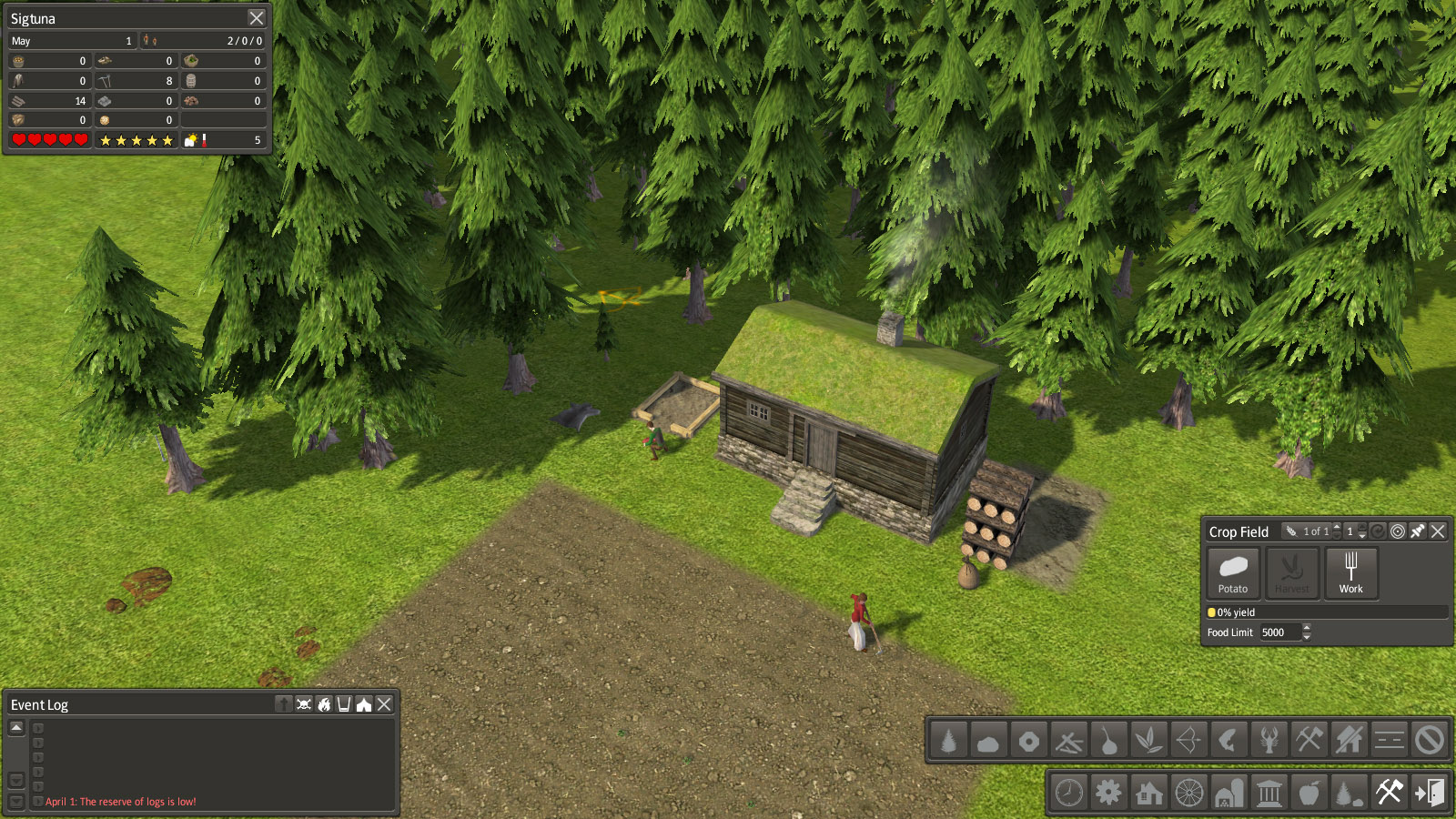This screenshot has width=1456, height=819.
Task: Close the Event Log window
Action: 384,704
